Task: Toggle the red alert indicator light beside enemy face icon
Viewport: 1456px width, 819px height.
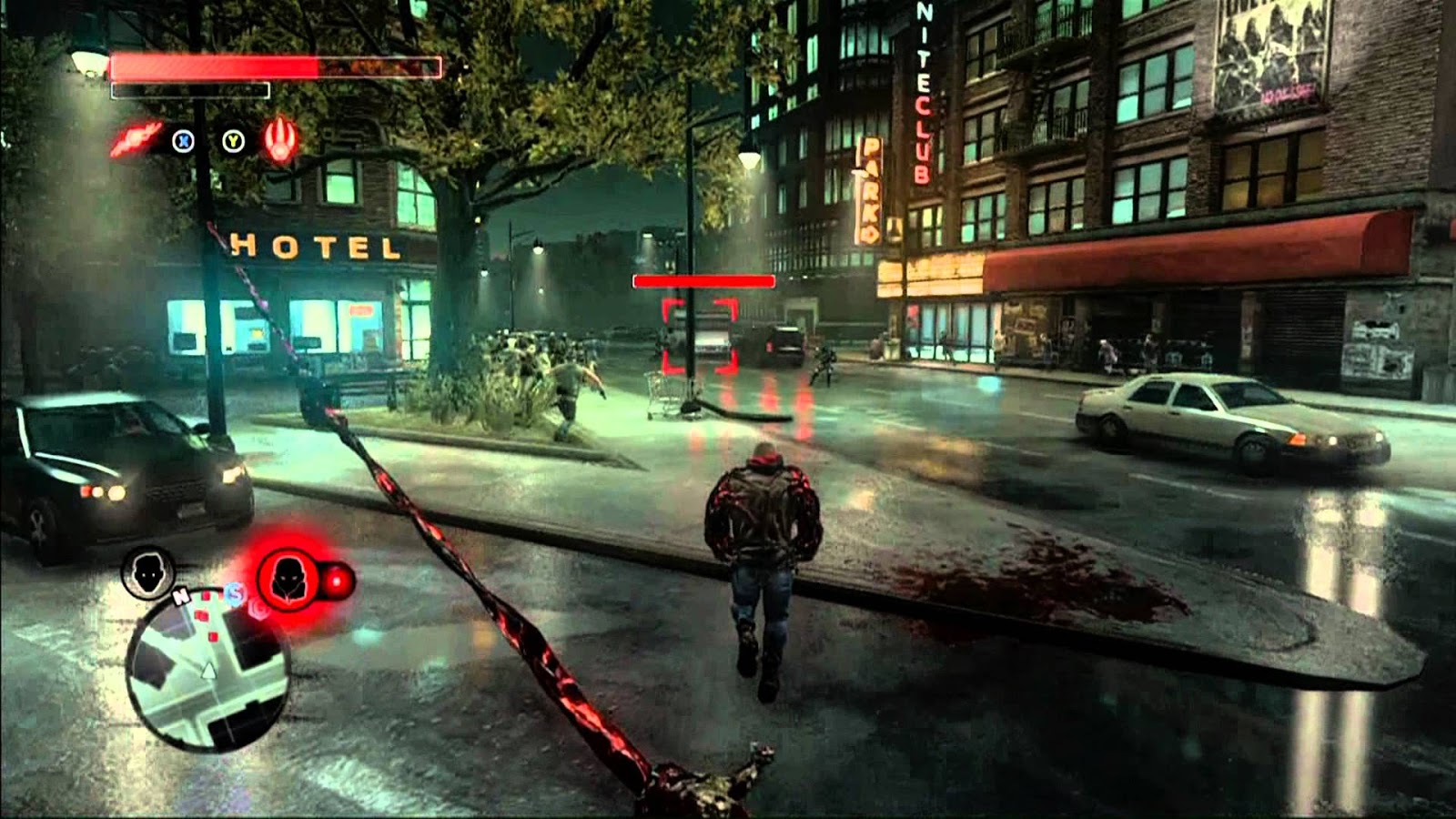Action: coord(338,580)
